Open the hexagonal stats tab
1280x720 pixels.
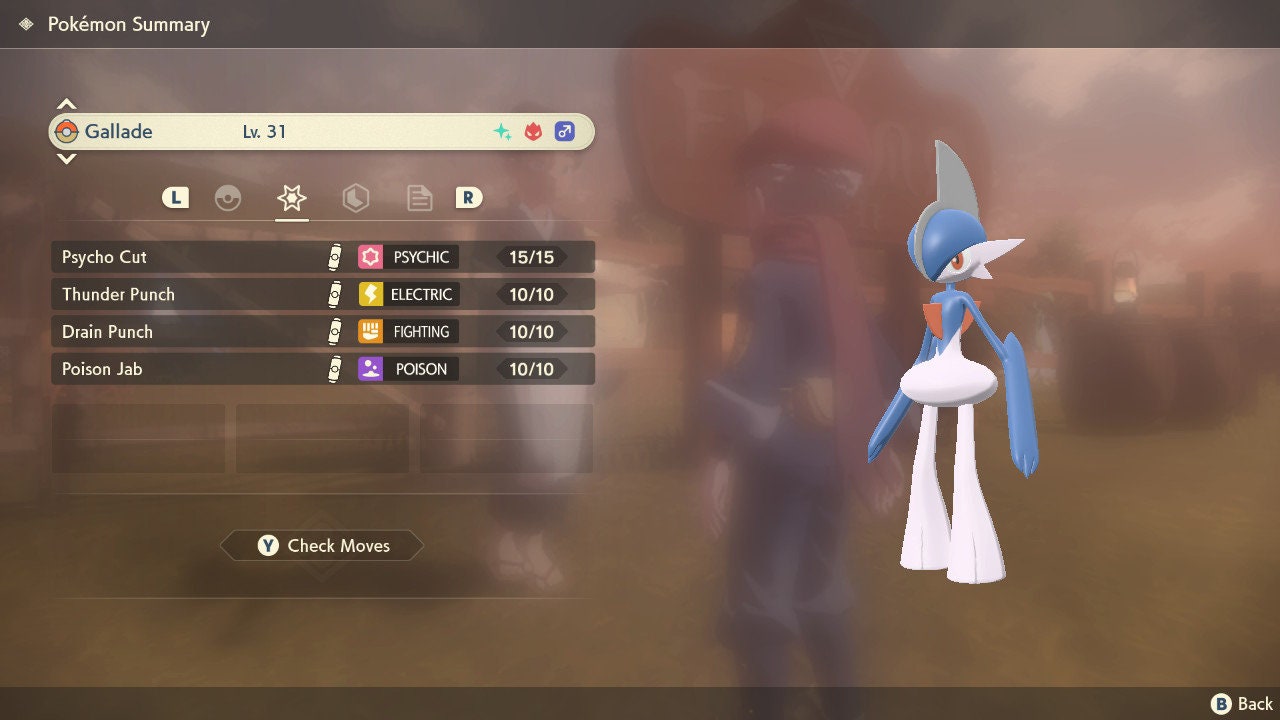(356, 198)
